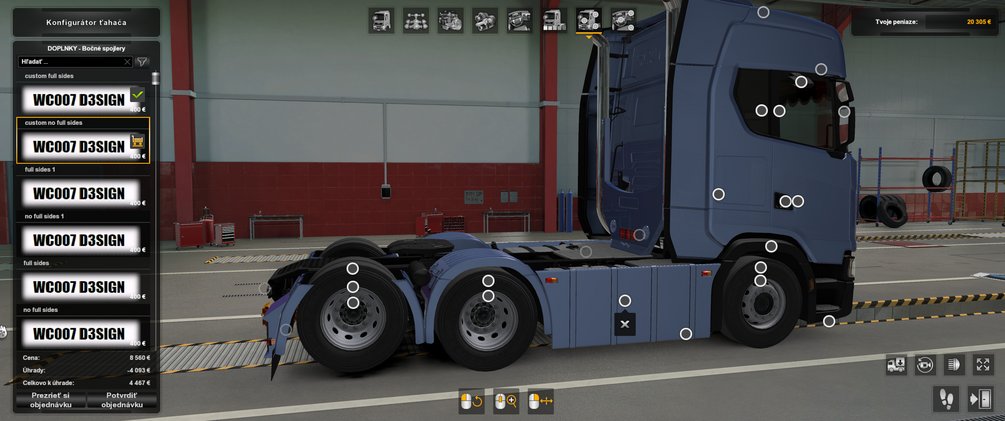Switch to the chassis category
The image size is (1005, 421).
coord(416,20)
